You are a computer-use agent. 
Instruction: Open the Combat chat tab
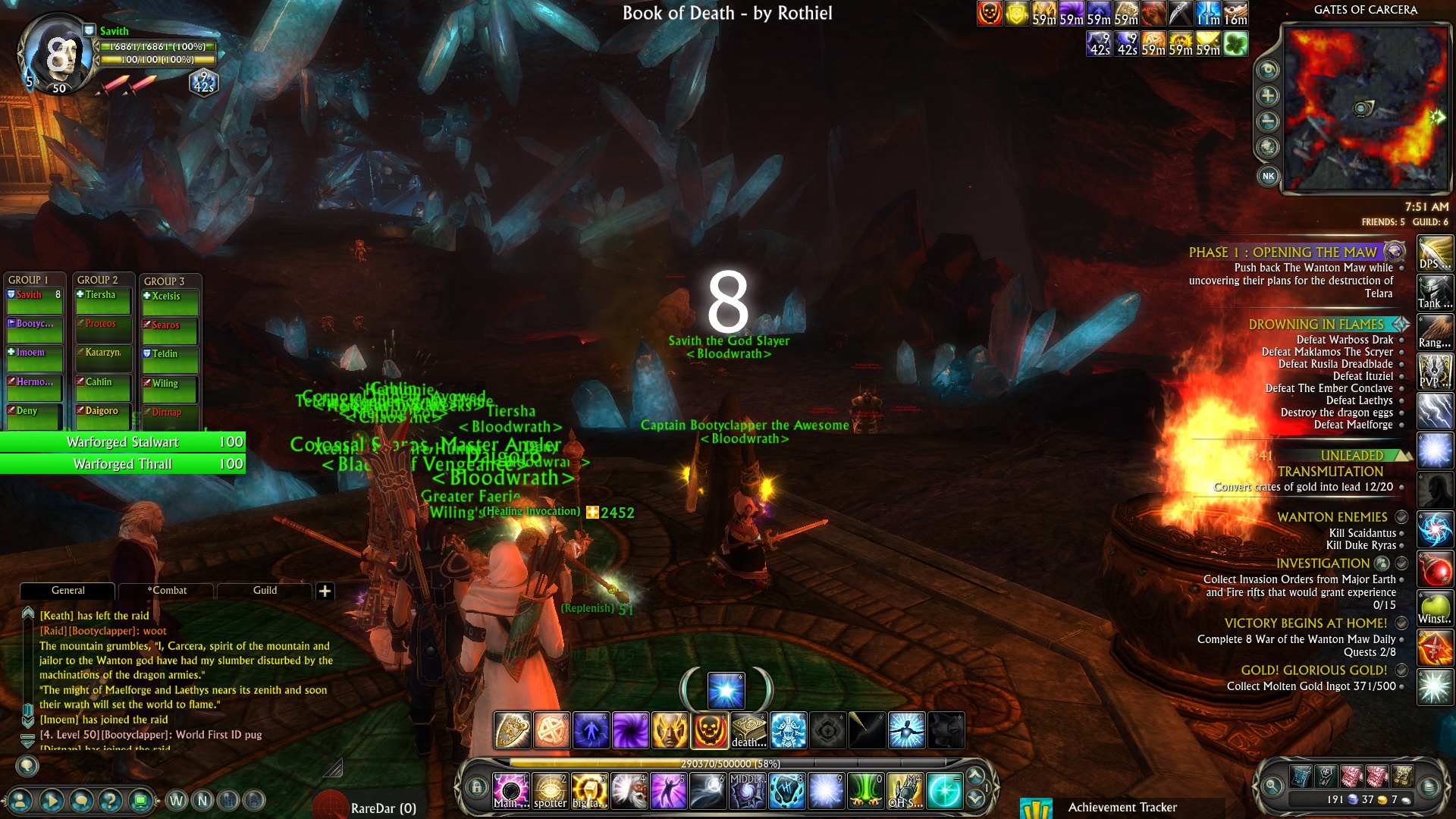tap(167, 591)
